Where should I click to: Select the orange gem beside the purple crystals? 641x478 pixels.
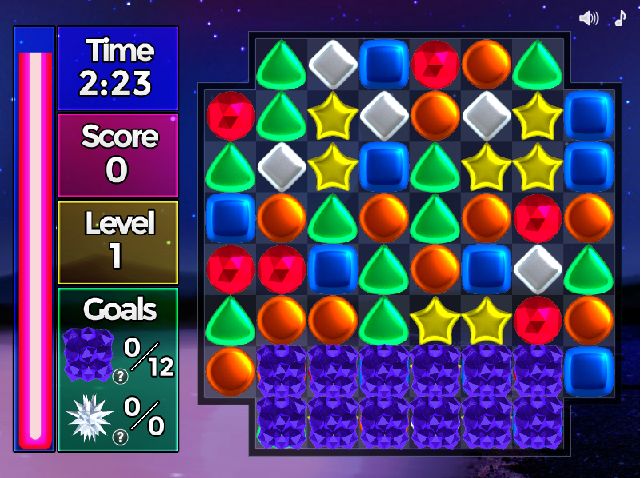[x=230, y=369]
